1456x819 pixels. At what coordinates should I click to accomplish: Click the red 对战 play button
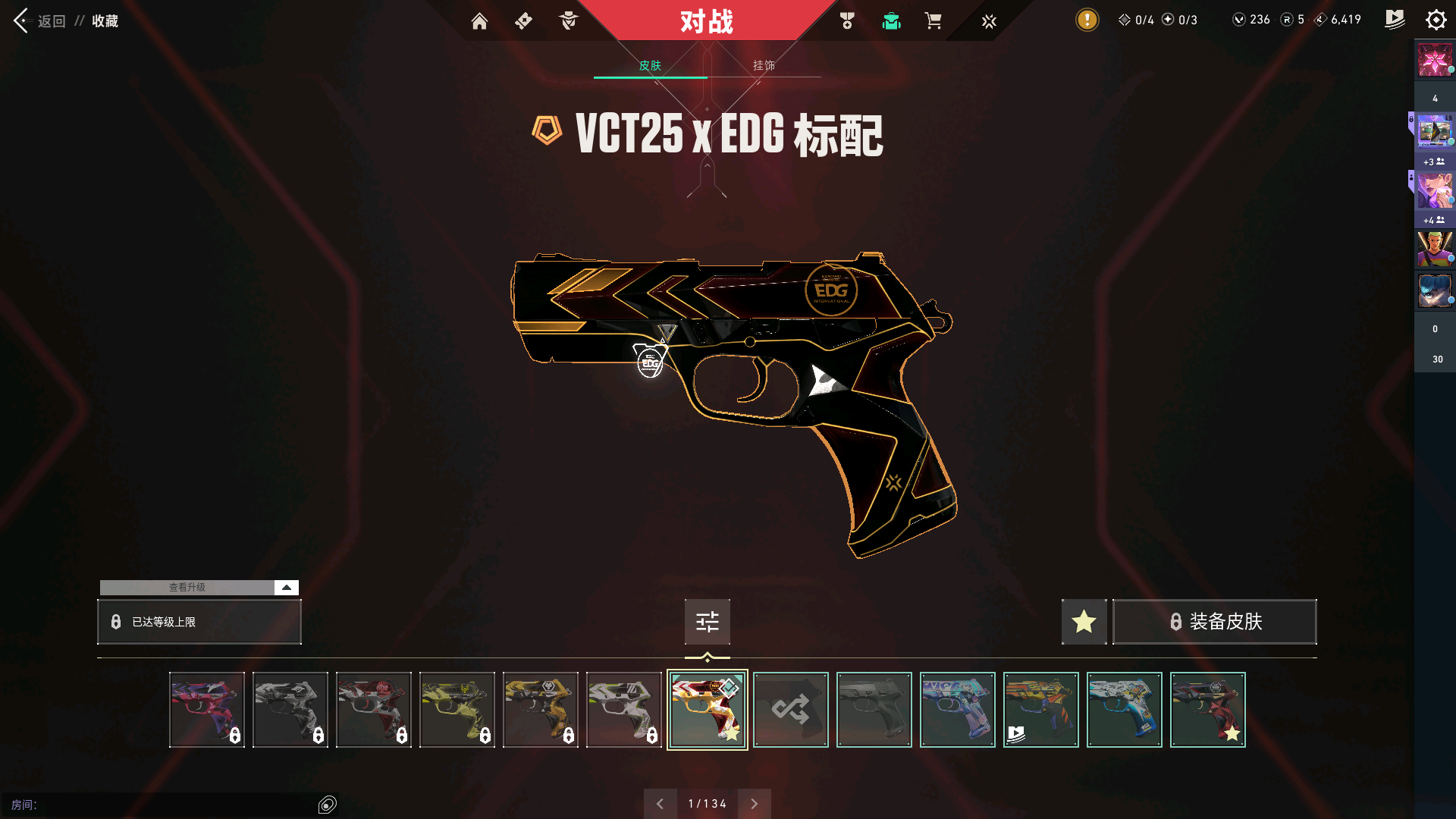[706, 21]
